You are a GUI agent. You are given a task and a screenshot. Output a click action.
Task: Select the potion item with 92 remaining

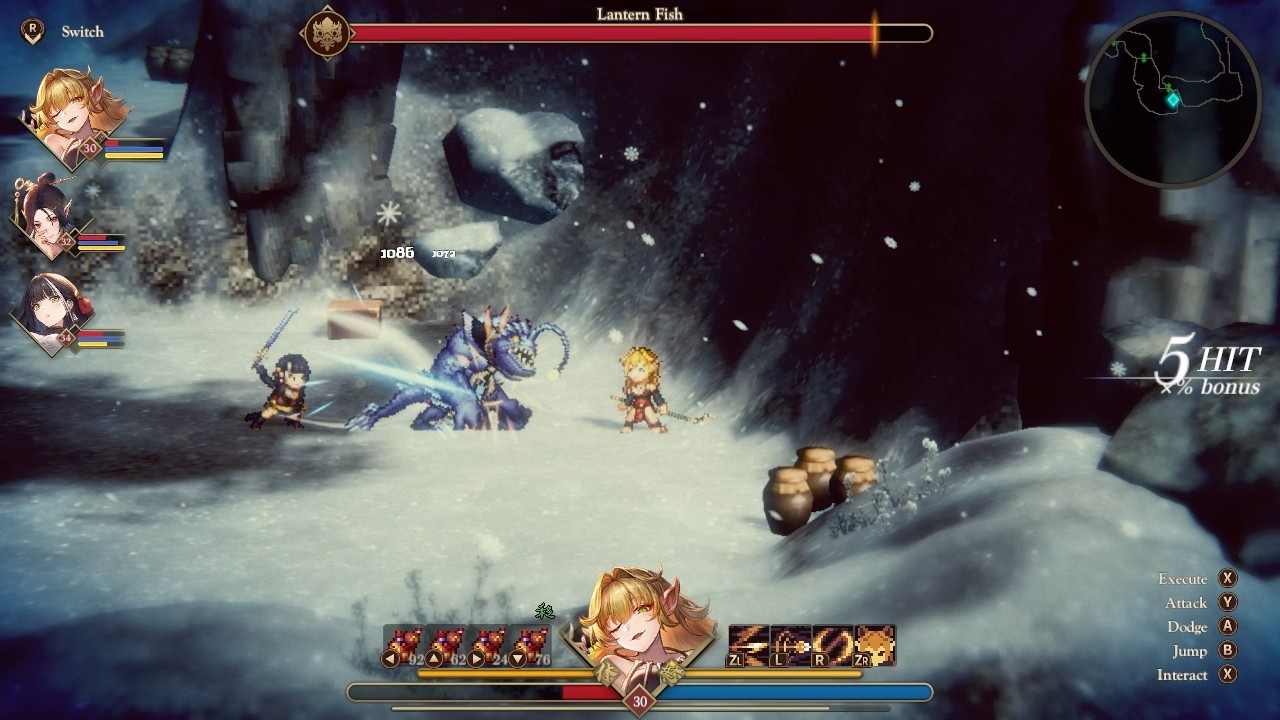pos(406,640)
